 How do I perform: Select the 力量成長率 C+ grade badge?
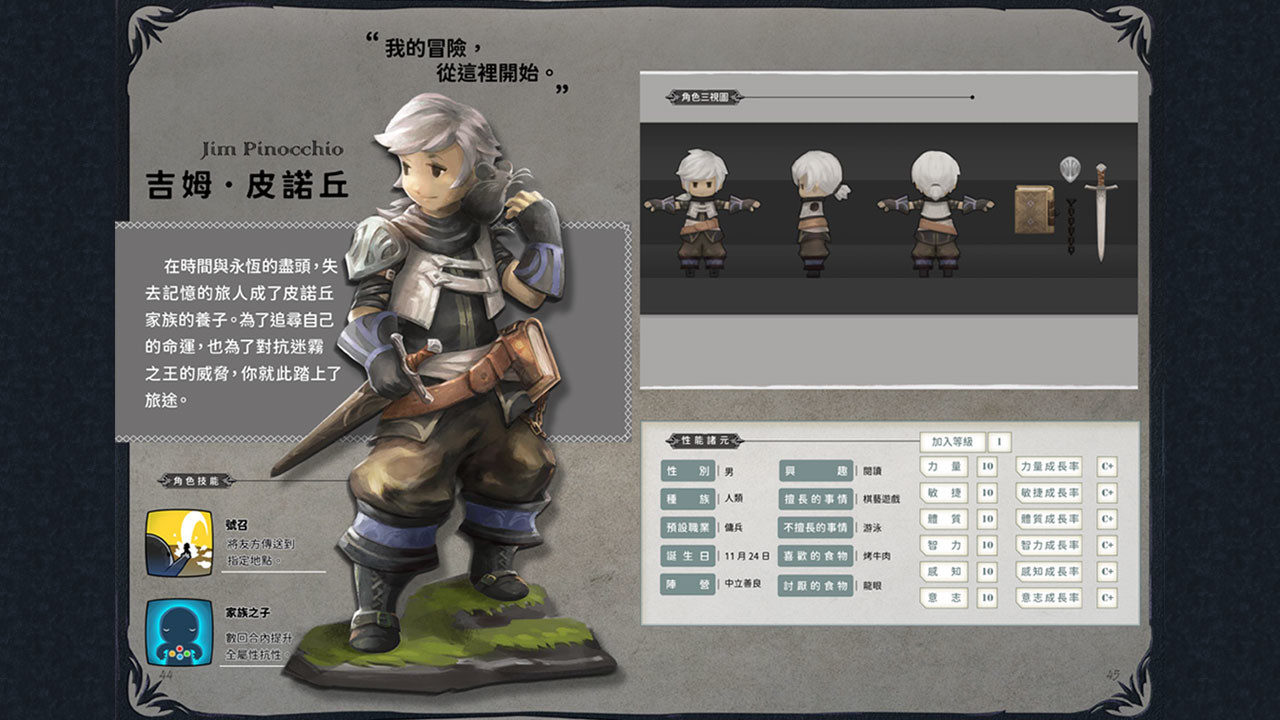1105,468
